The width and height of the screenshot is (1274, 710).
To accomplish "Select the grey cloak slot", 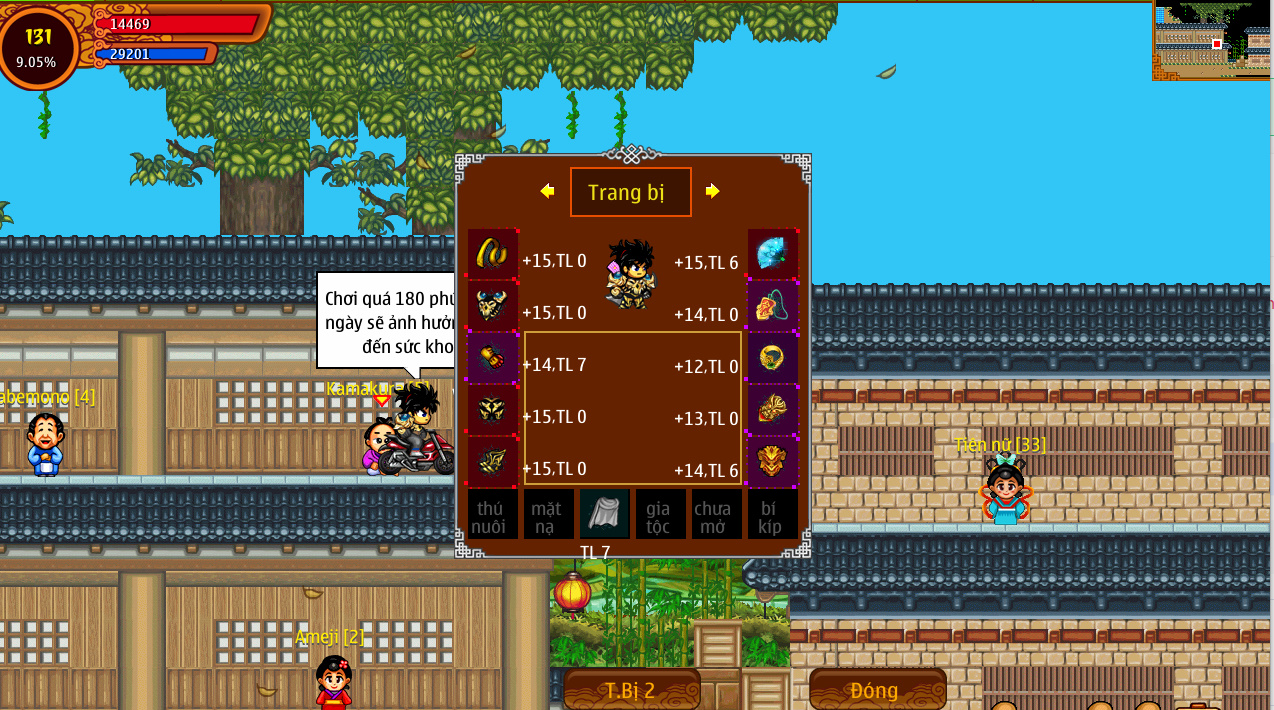I will click(604, 514).
